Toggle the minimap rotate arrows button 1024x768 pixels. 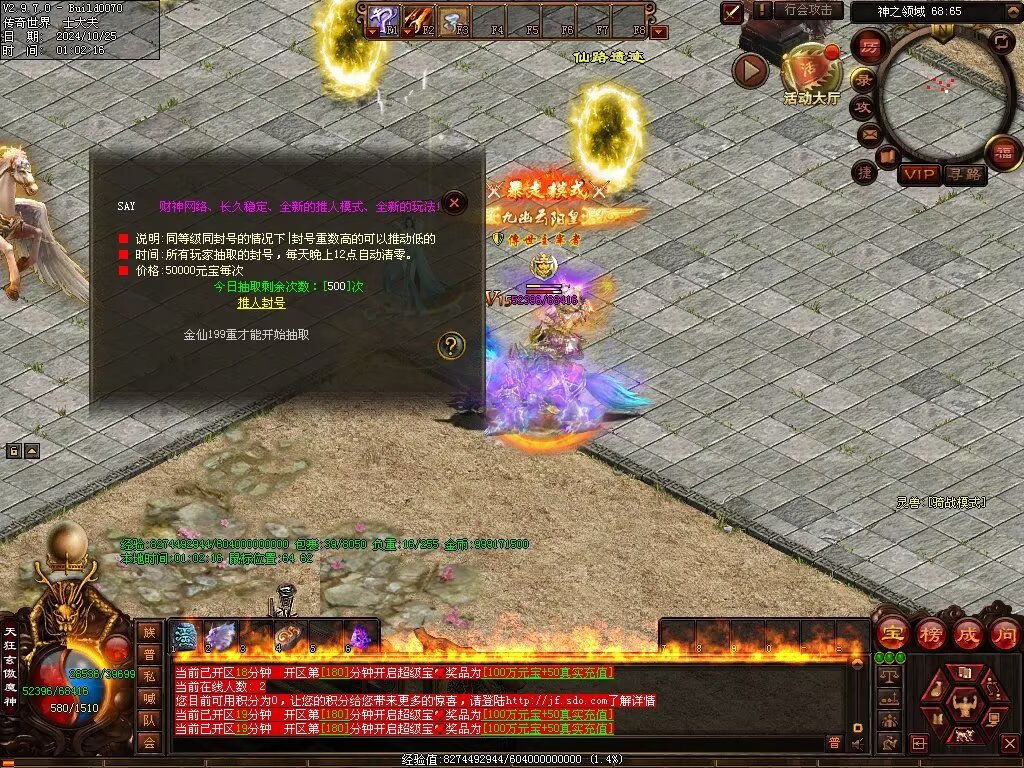tap(1000, 42)
